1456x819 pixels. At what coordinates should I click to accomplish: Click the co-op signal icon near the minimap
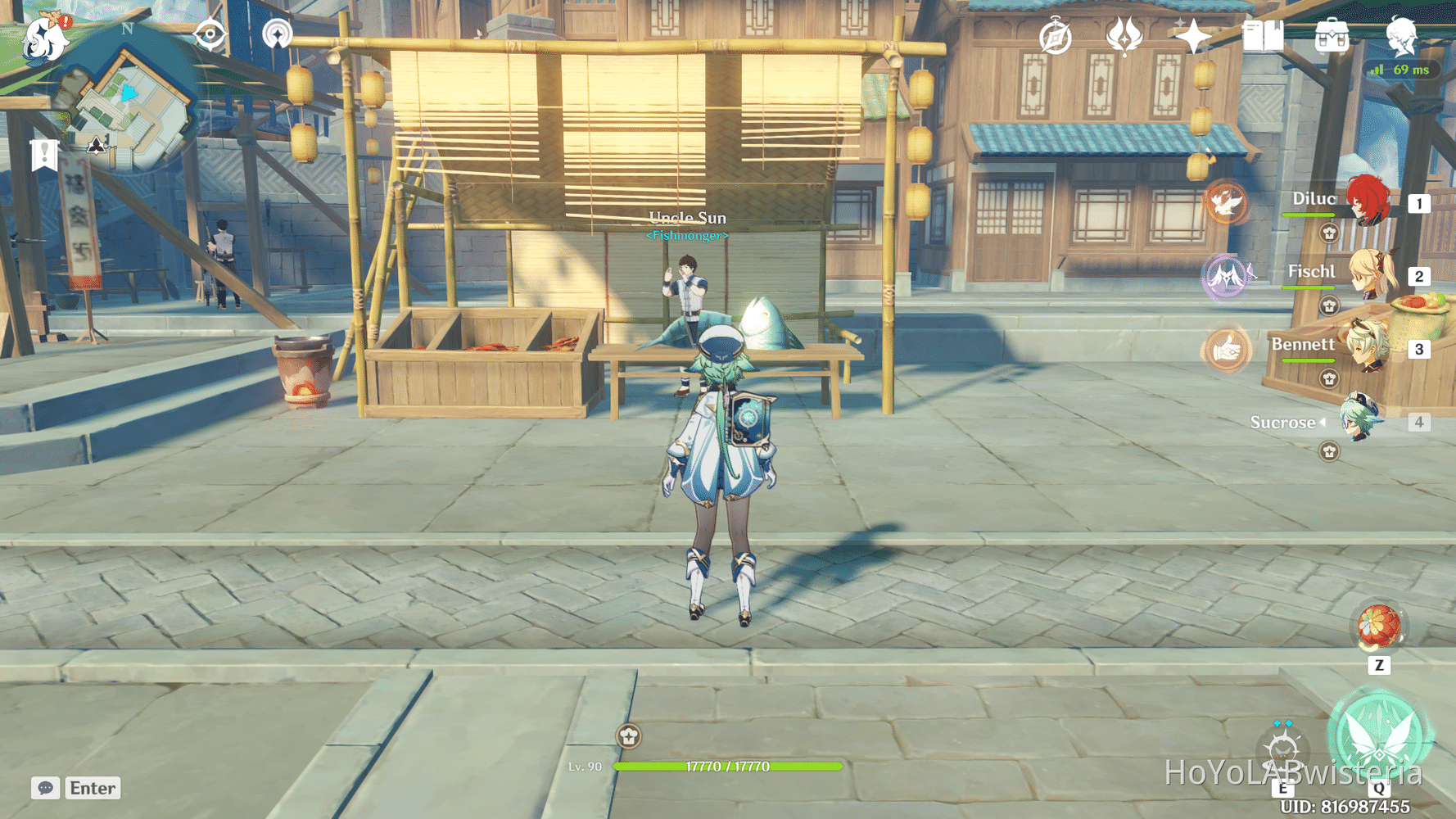click(x=279, y=35)
